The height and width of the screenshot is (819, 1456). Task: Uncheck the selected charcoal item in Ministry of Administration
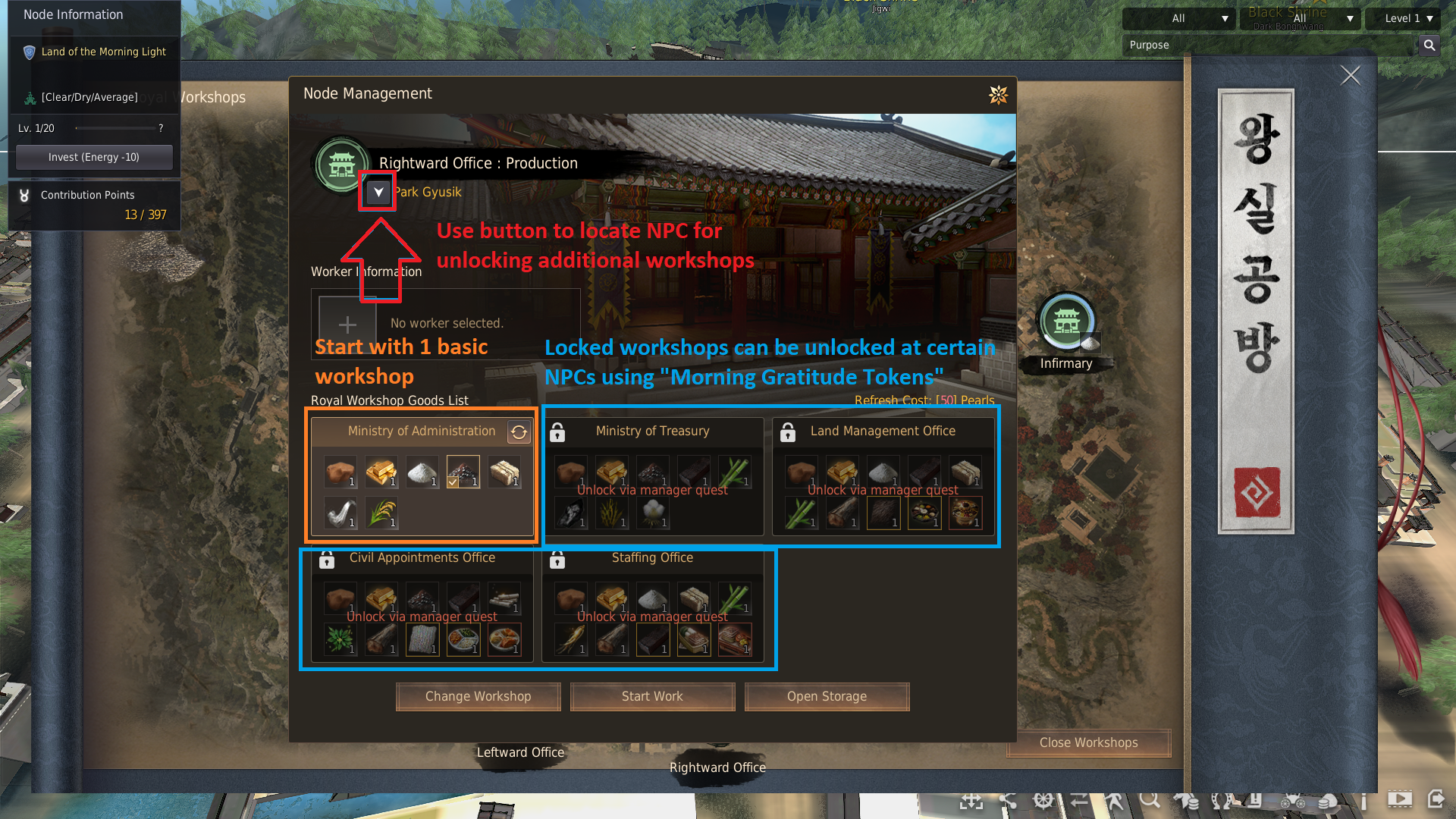click(x=463, y=471)
